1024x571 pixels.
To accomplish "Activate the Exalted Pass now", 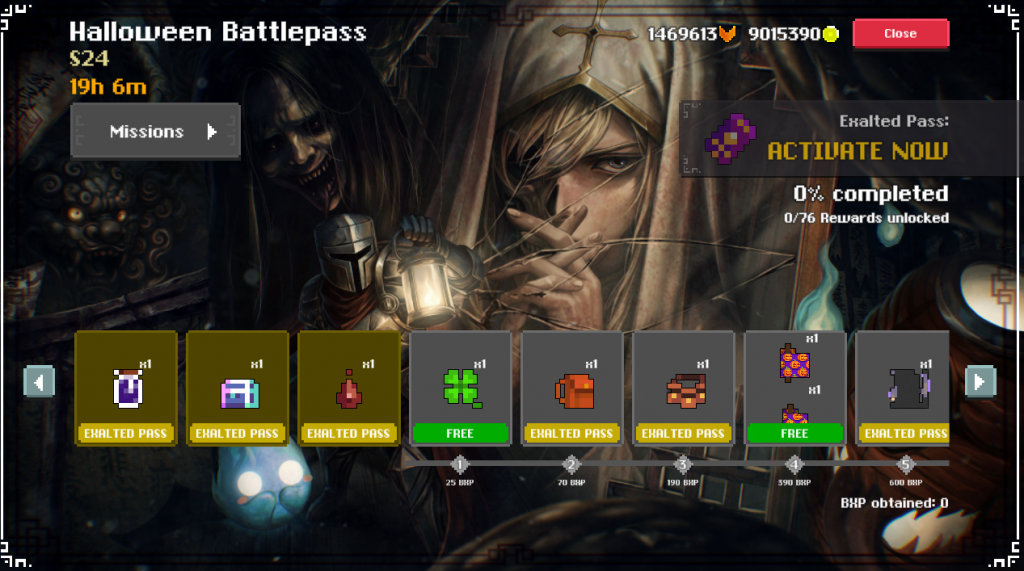I will (x=856, y=151).
